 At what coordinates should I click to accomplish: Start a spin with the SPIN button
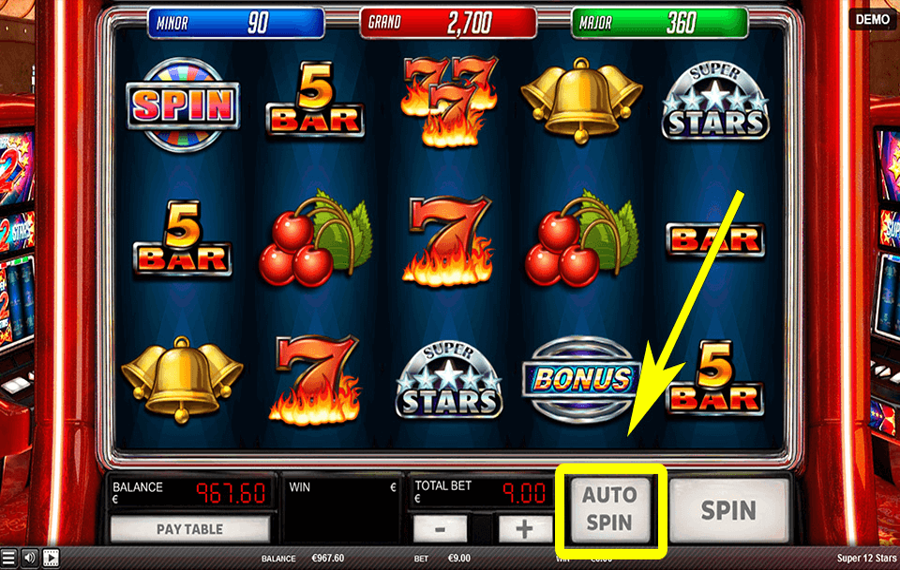tap(728, 510)
